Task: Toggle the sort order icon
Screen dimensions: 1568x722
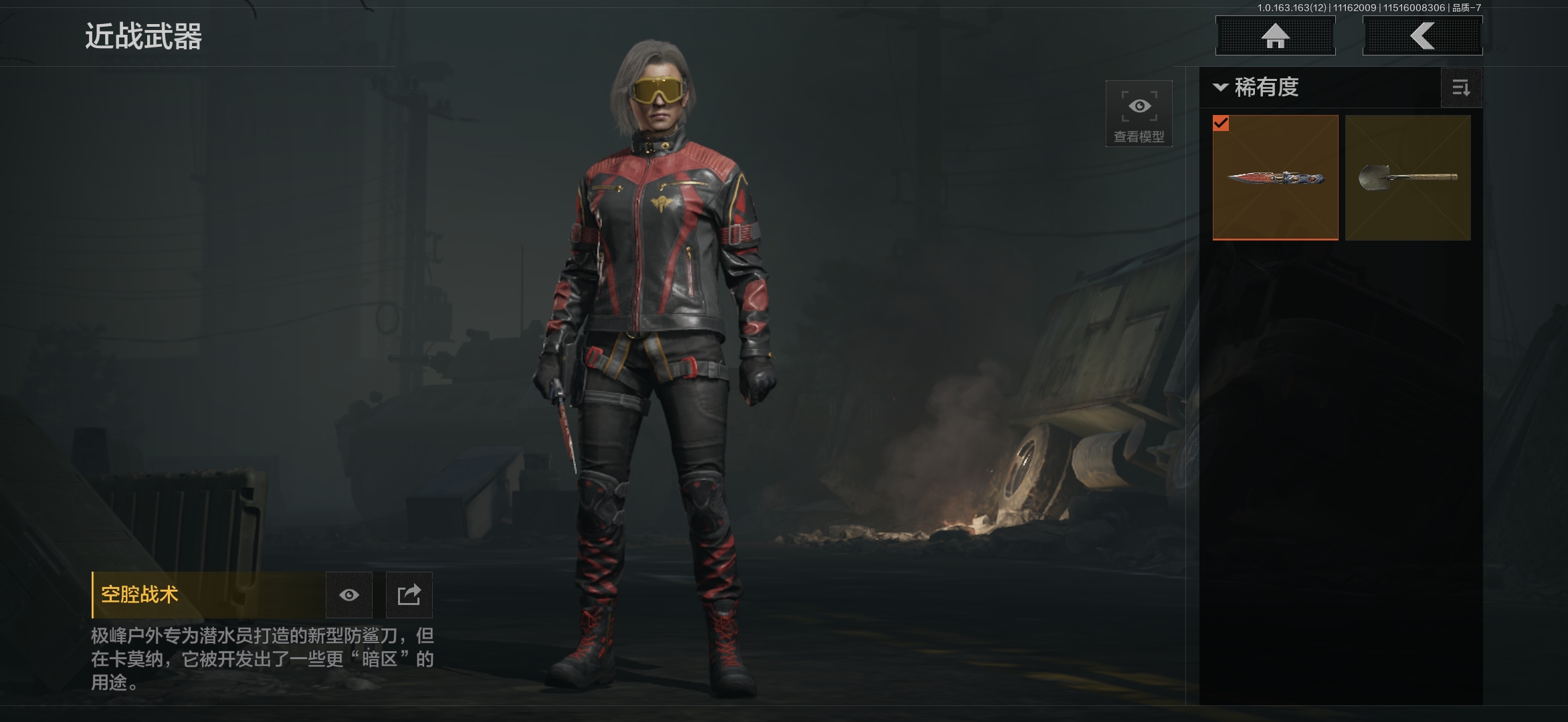Action: (1461, 88)
